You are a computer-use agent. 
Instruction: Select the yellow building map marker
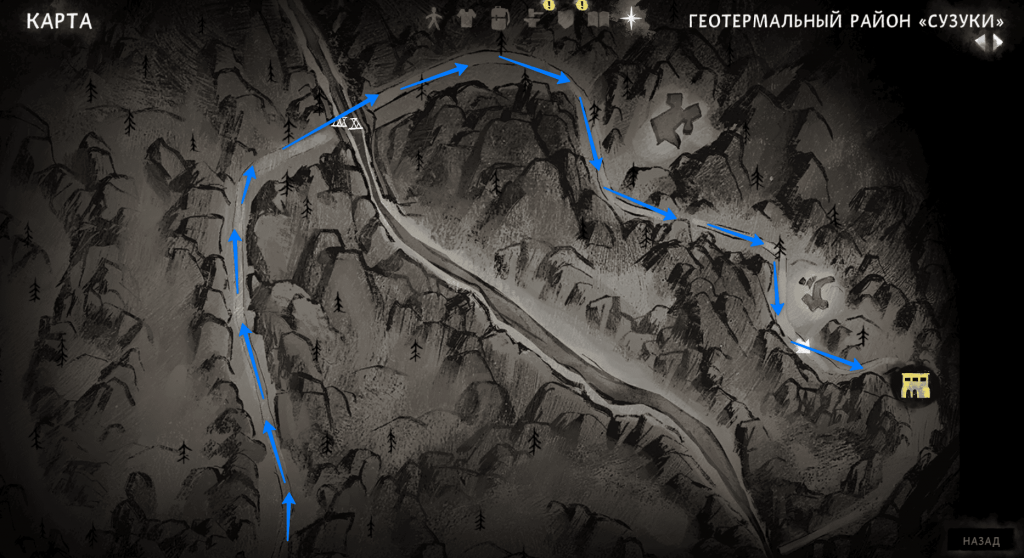(915, 385)
